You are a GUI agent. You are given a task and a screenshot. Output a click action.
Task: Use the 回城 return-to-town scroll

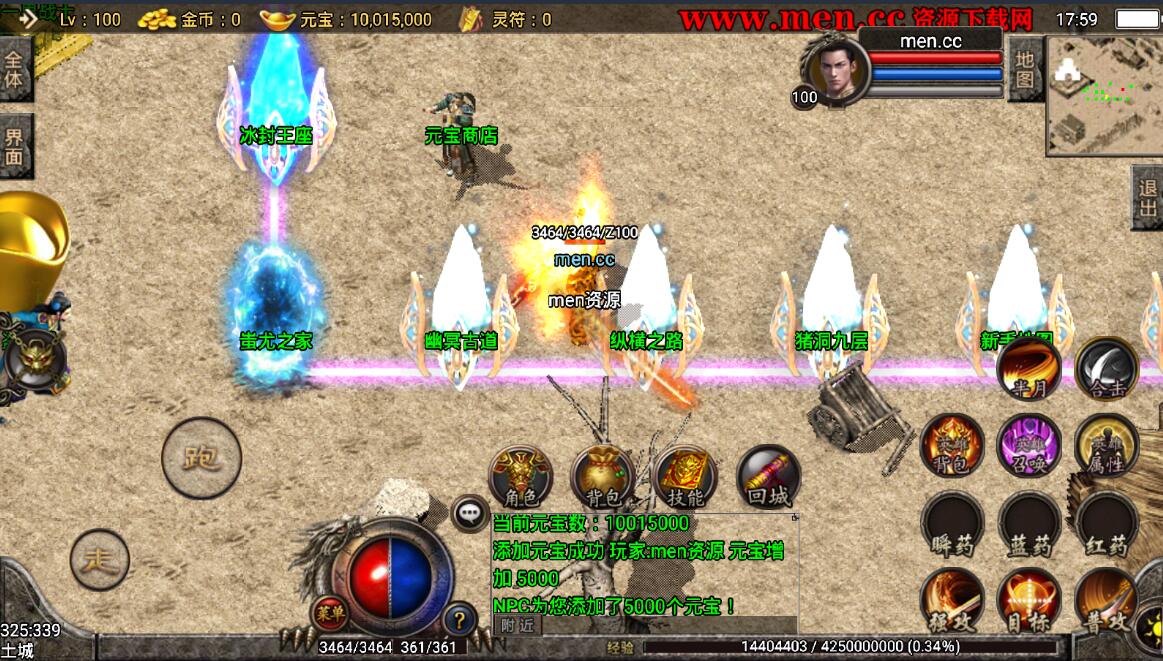point(768,477)
